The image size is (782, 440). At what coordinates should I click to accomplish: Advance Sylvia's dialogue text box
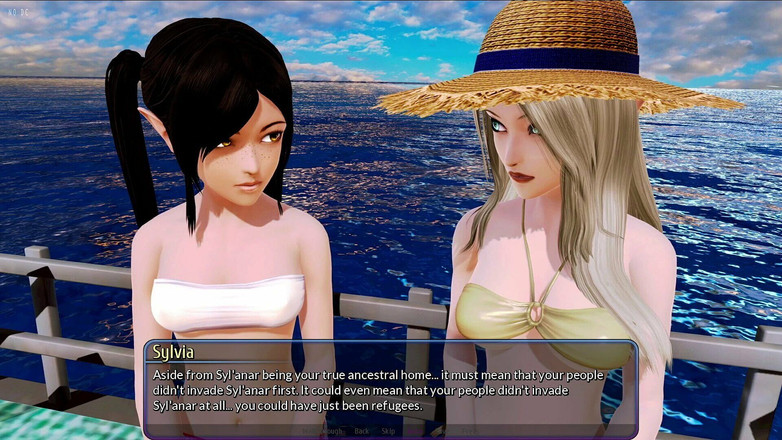pyautogui.click(x=390, y=390)
